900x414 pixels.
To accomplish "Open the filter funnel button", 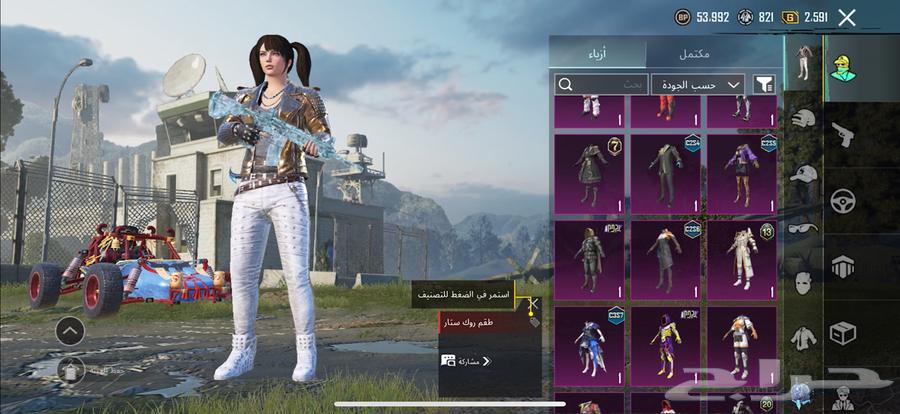I will tap(765, 85).
